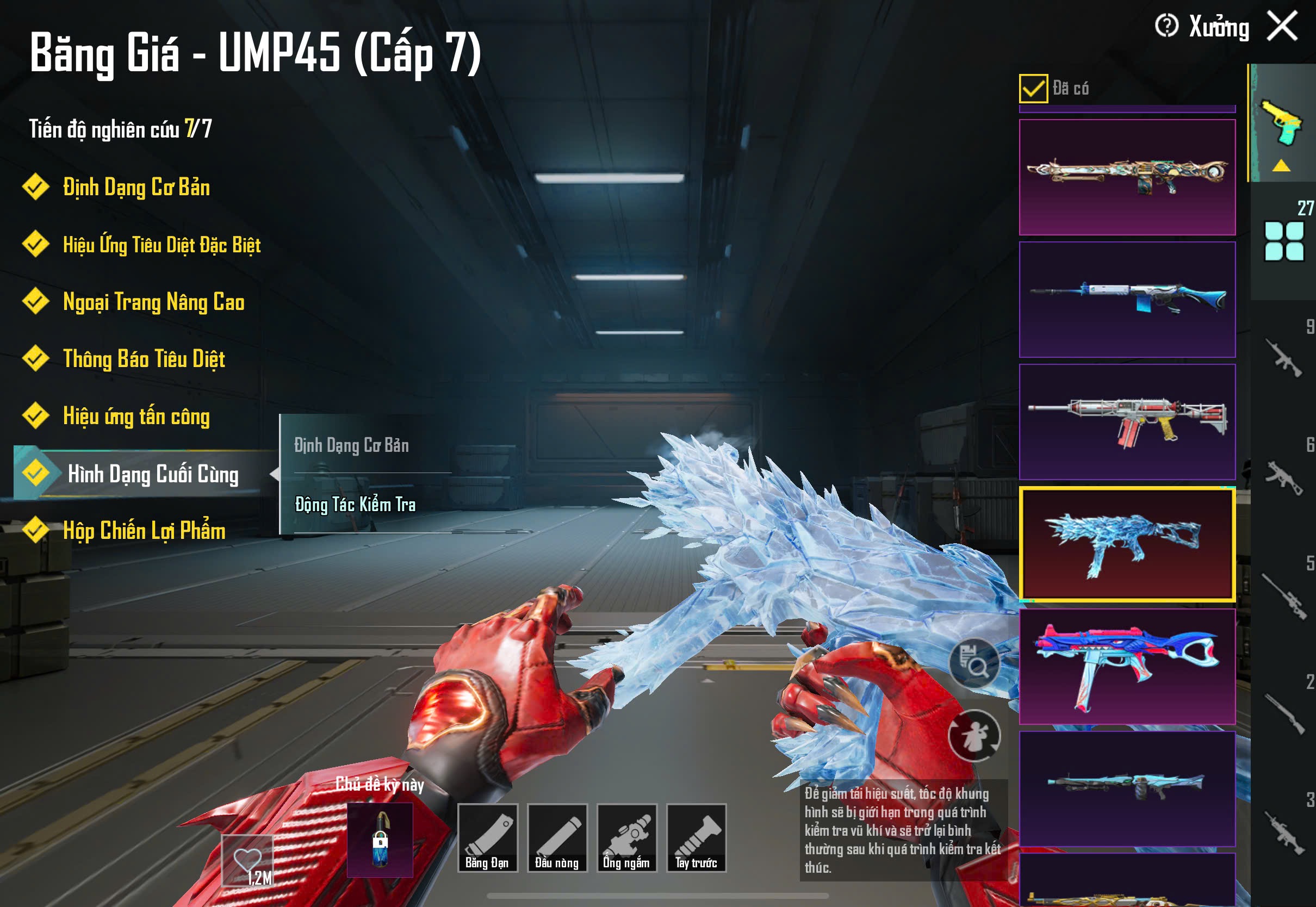This screenshot has height=907, width=1316.
Task: Choose Ngoại Trang Nâng Cao stage
Action: (x=153, y=302)
